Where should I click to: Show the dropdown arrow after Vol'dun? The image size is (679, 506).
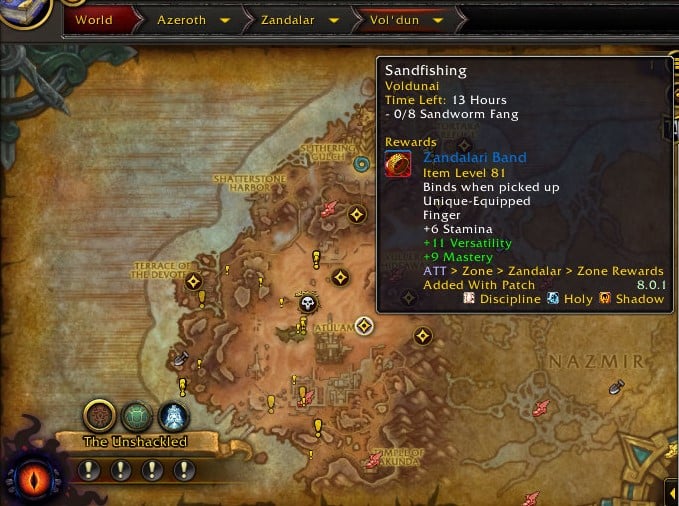click(x=436, y=19)
